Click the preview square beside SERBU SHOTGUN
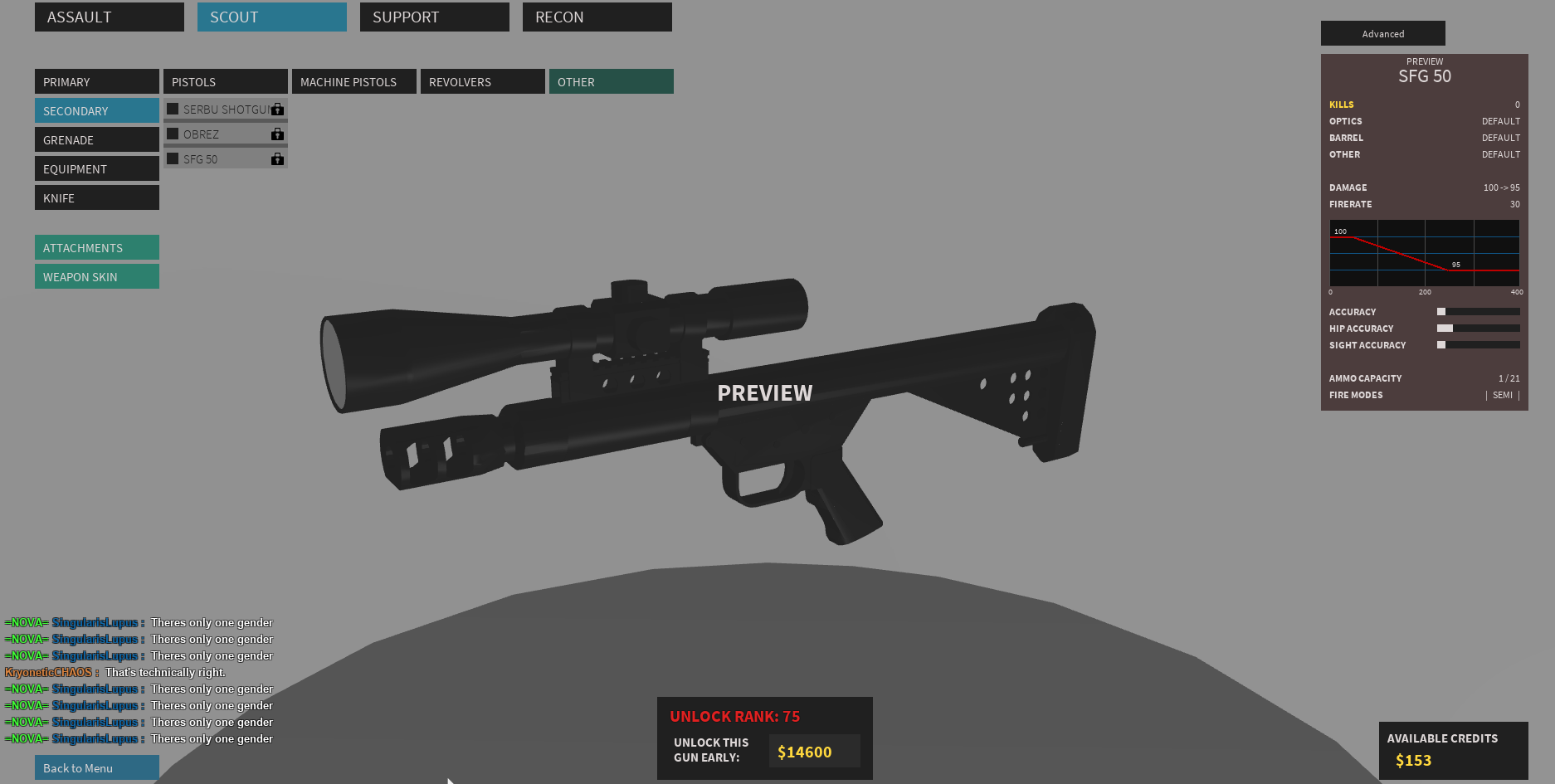 click(173, 109)
